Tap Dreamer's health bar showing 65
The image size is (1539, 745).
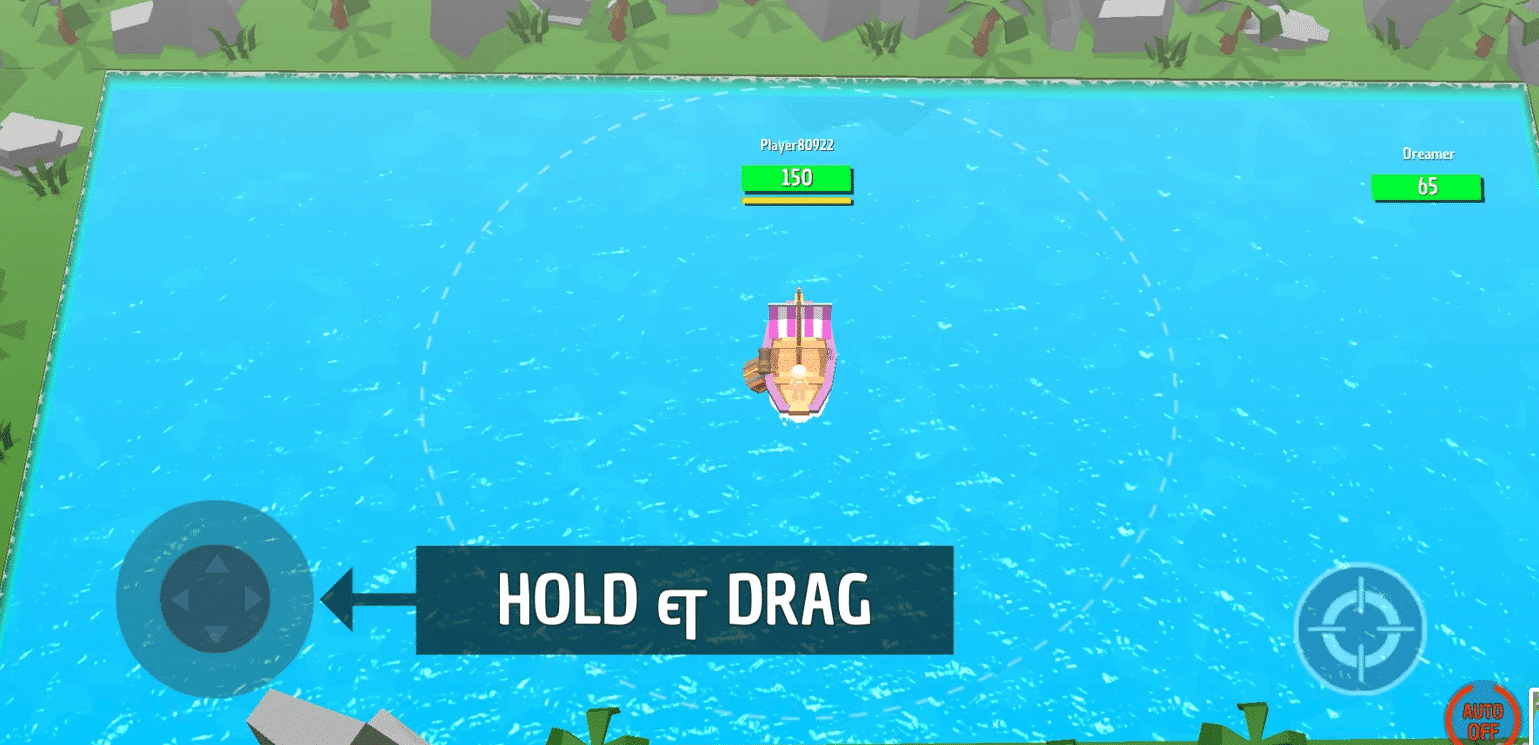(1427, 187)
